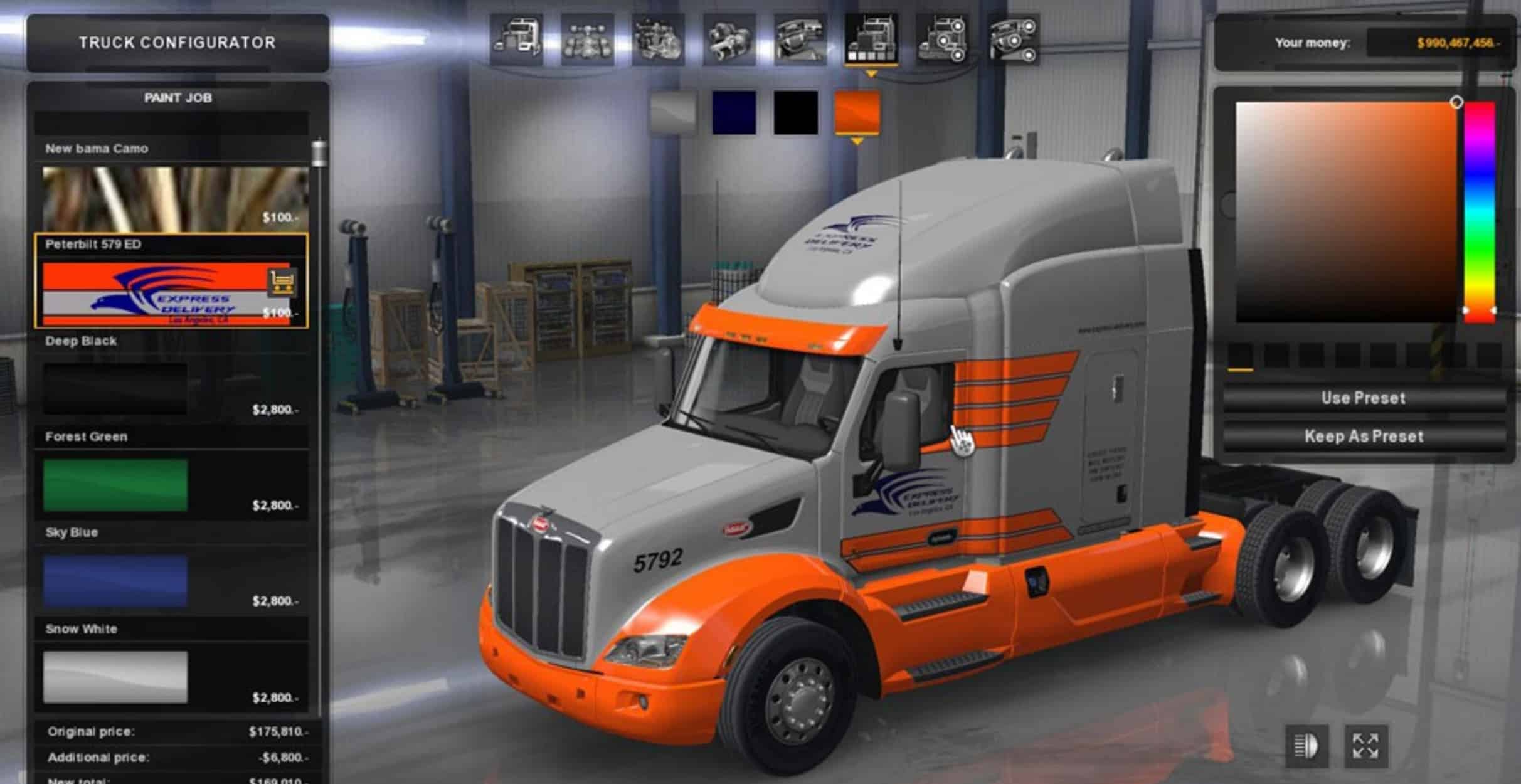
Task: Save color with Keep As Preset
Action: click(x=1364, y=437)
